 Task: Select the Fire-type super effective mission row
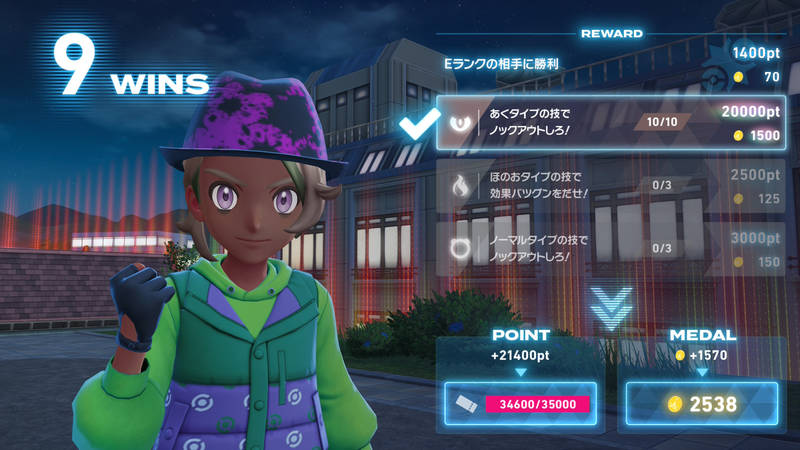pos(610,186)
